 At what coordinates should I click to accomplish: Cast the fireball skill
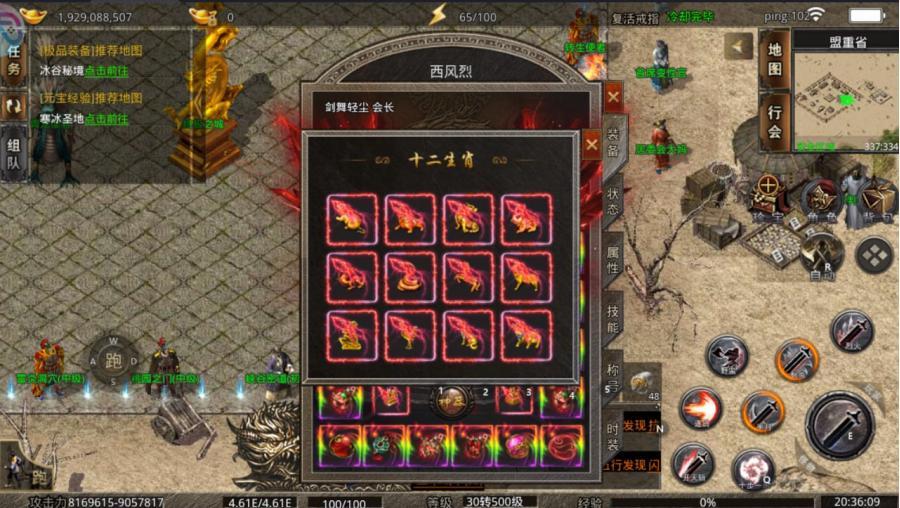point(700,408)
